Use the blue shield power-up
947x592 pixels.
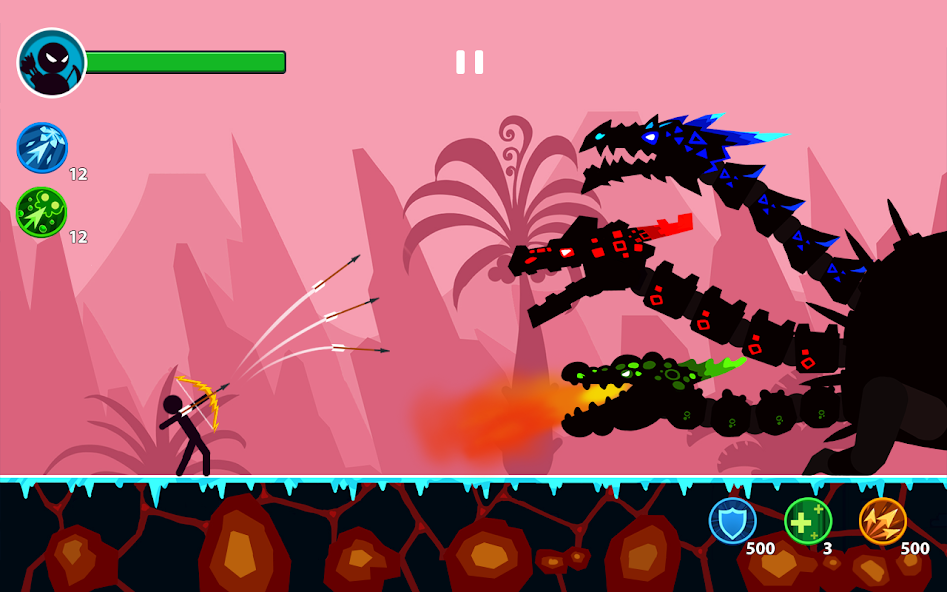pos(732,521)
